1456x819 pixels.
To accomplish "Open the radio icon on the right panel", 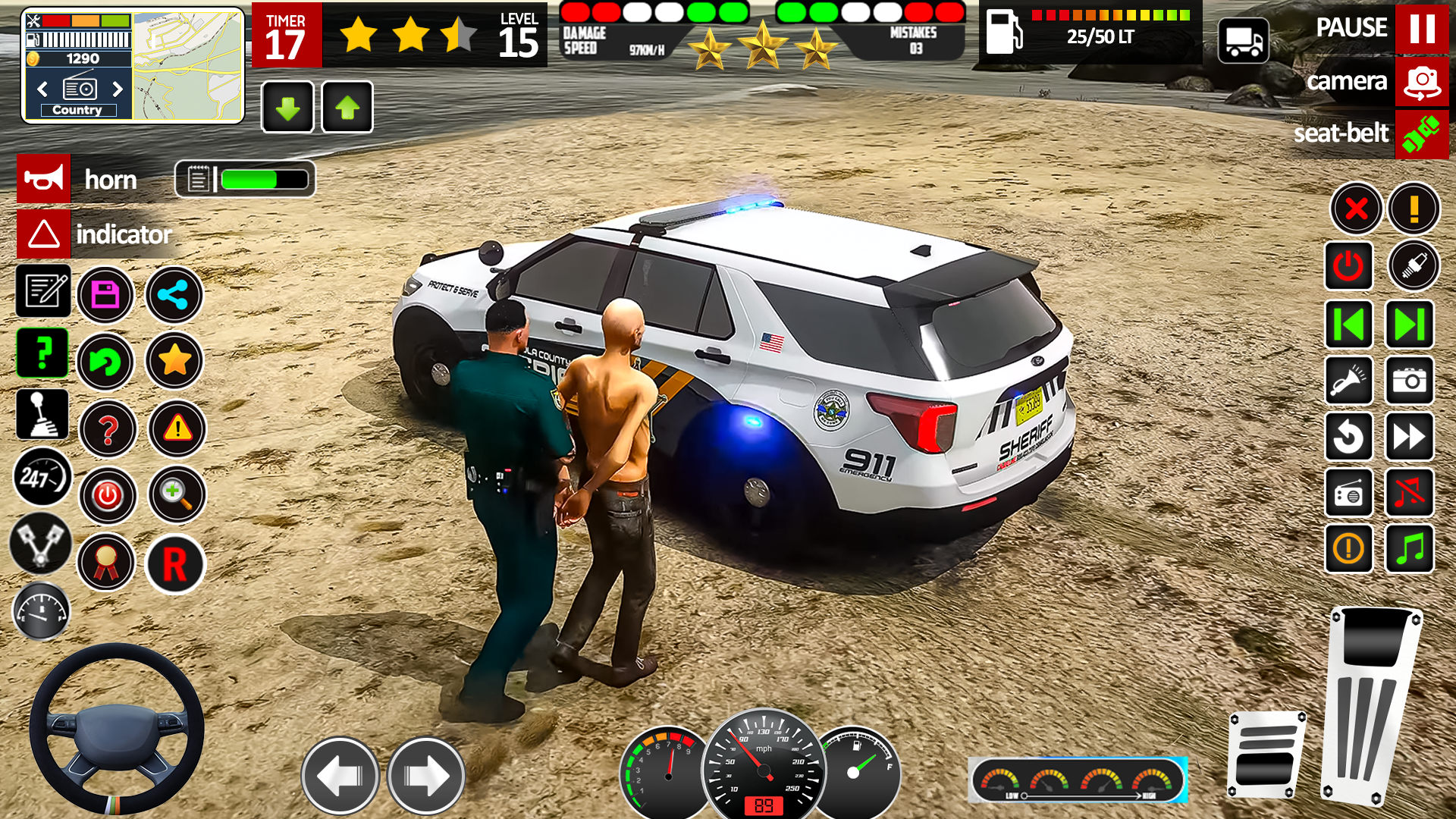I will 1348,494.
